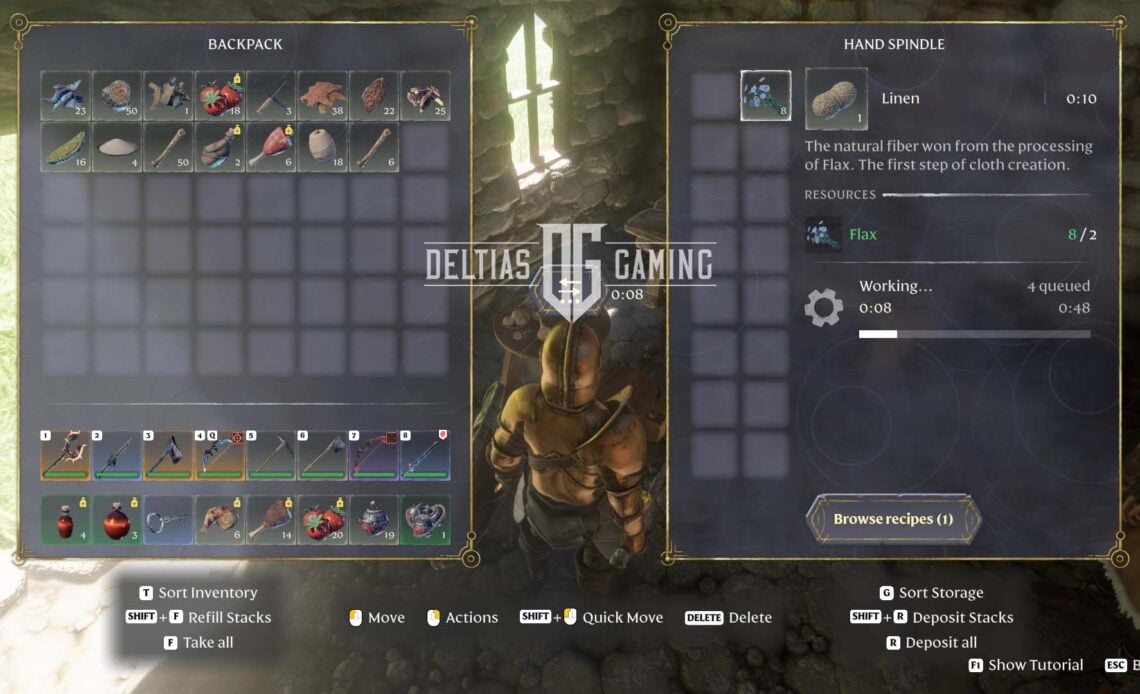This screenshot has width=1140, height=694.
Task: Pick the red bow in hotbar slot 7
Action: pos(373,455)
